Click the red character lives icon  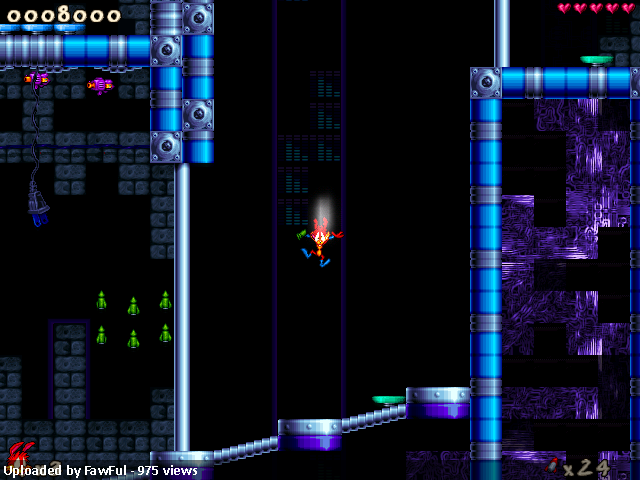(19, 451)
